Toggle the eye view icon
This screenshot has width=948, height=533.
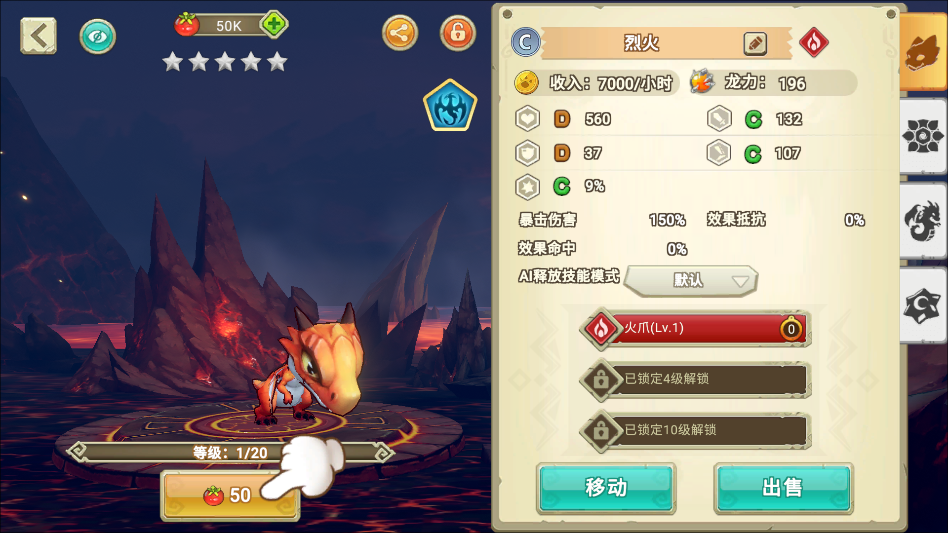(98, 36)
